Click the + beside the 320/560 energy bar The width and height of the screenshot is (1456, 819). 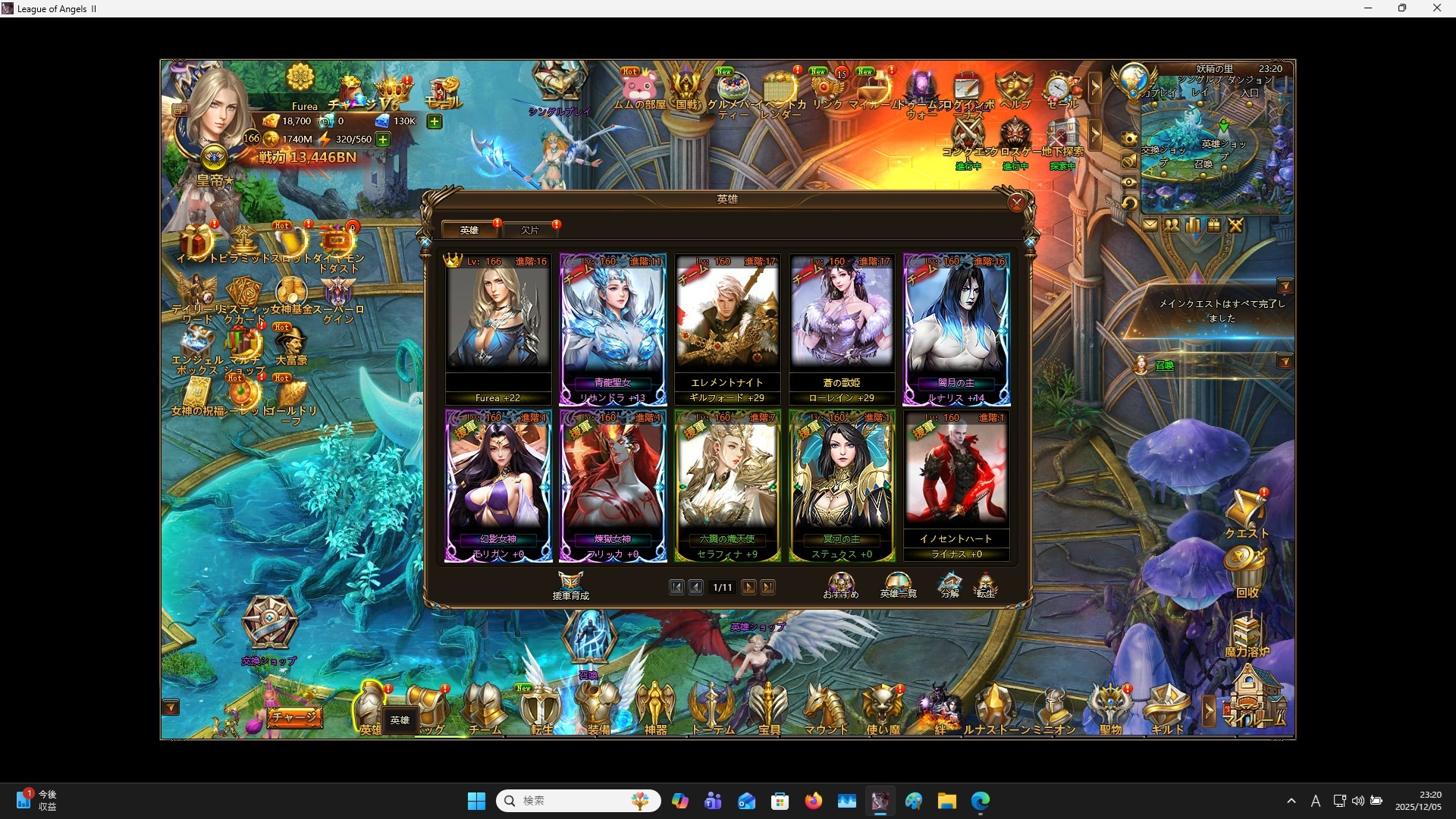click(382, 139)
